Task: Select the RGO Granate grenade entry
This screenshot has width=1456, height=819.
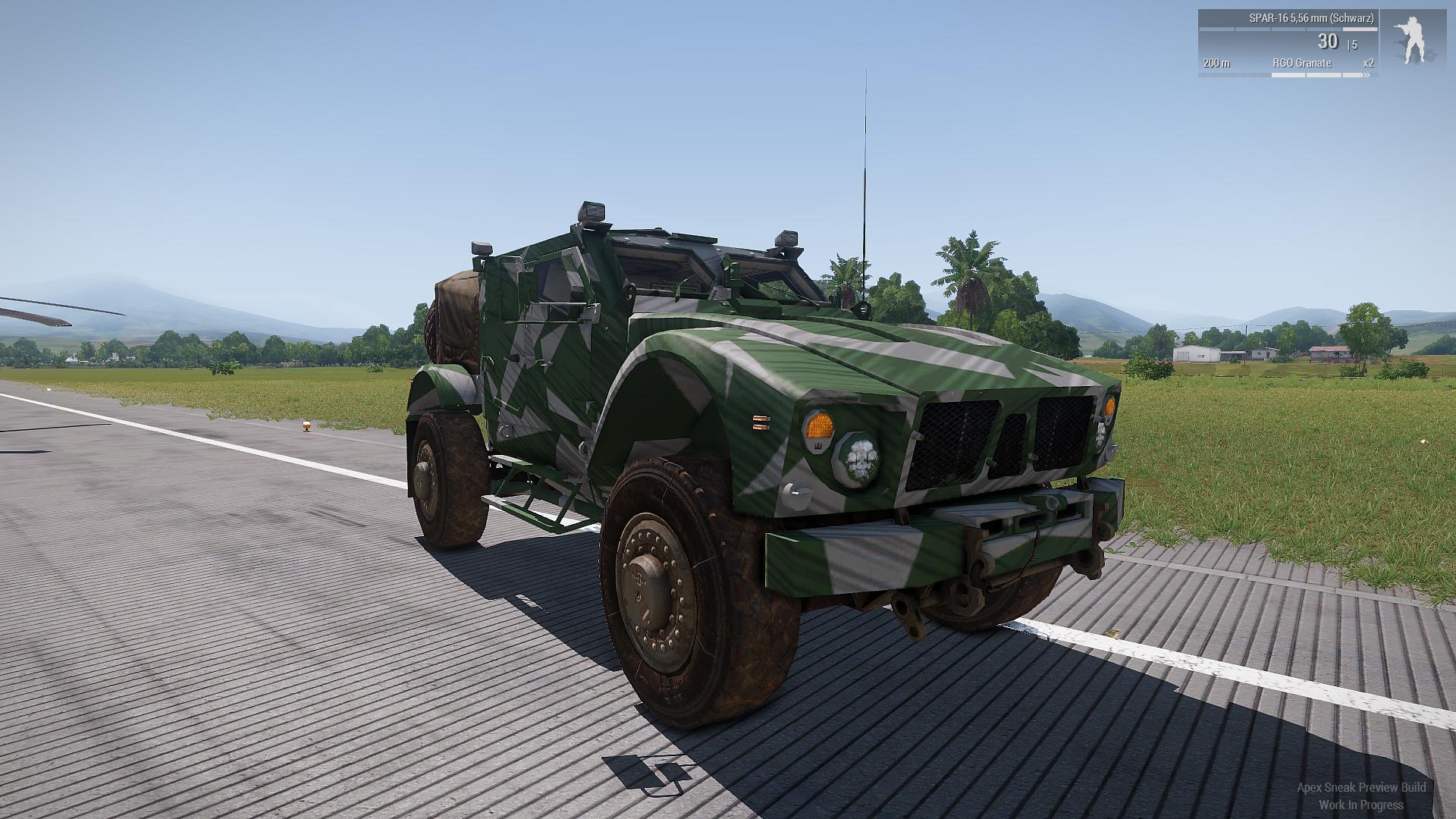Action: point(1302,63)
